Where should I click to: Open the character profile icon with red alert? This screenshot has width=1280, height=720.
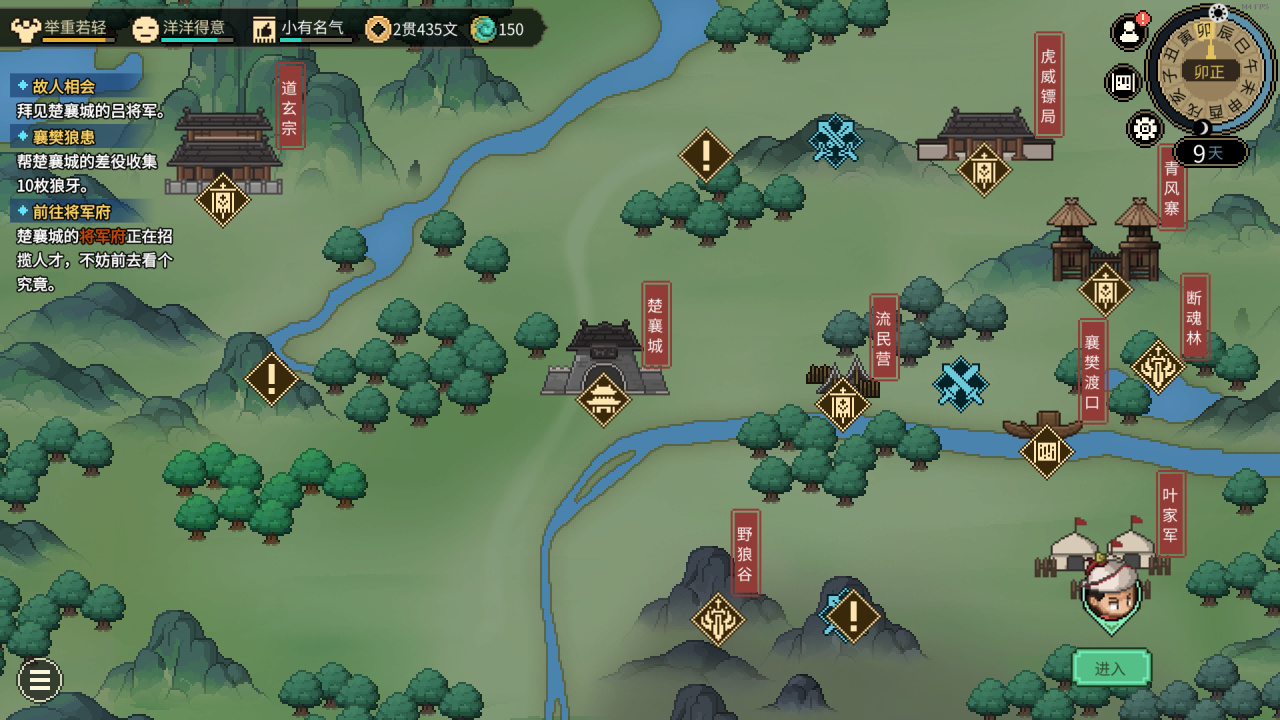[x=1129, y=32]
